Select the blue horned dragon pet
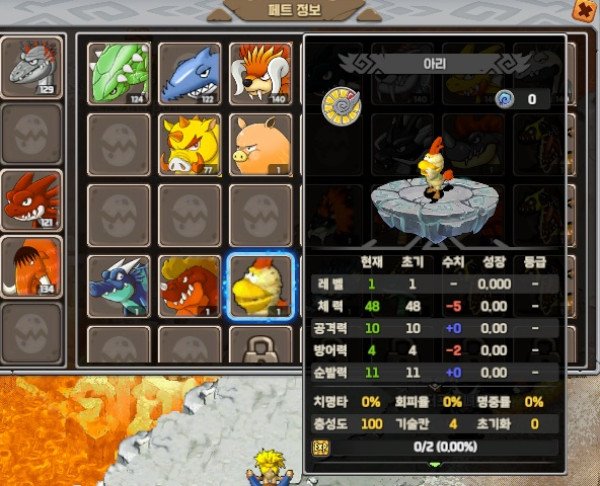Image resolution: width=600 pixels, height=486 pixels. point(119,285)
